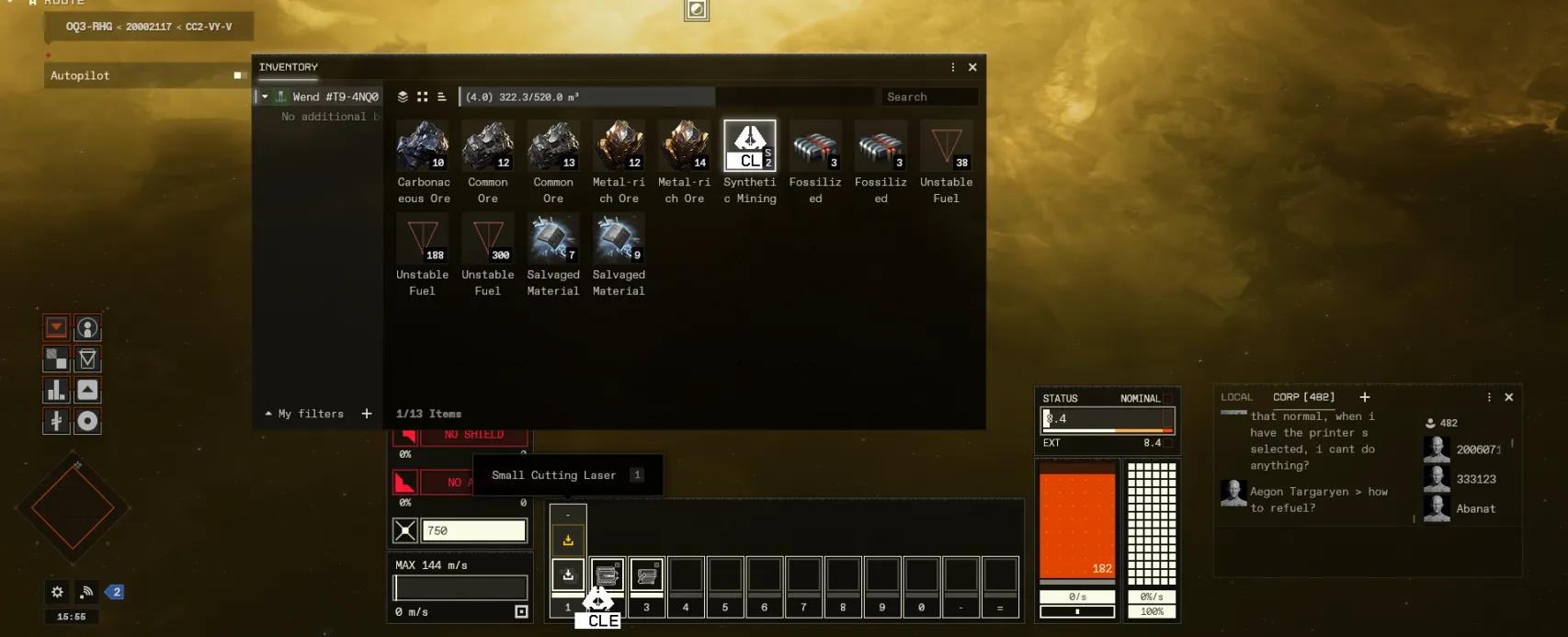Add a new inventory filter

tap(367, 414)
